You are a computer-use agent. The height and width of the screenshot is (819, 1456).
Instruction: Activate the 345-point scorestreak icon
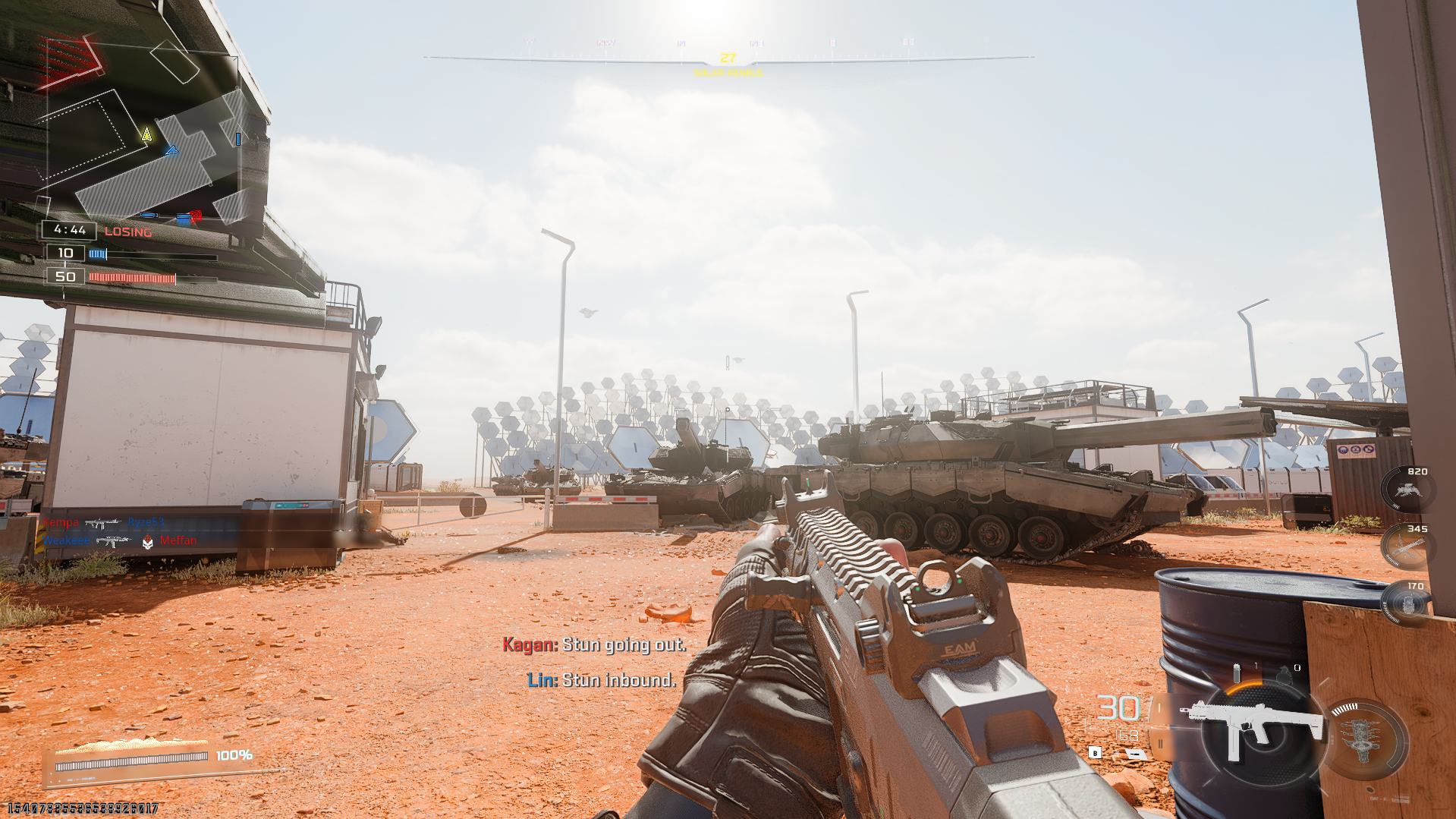[x=1405, y=548]
